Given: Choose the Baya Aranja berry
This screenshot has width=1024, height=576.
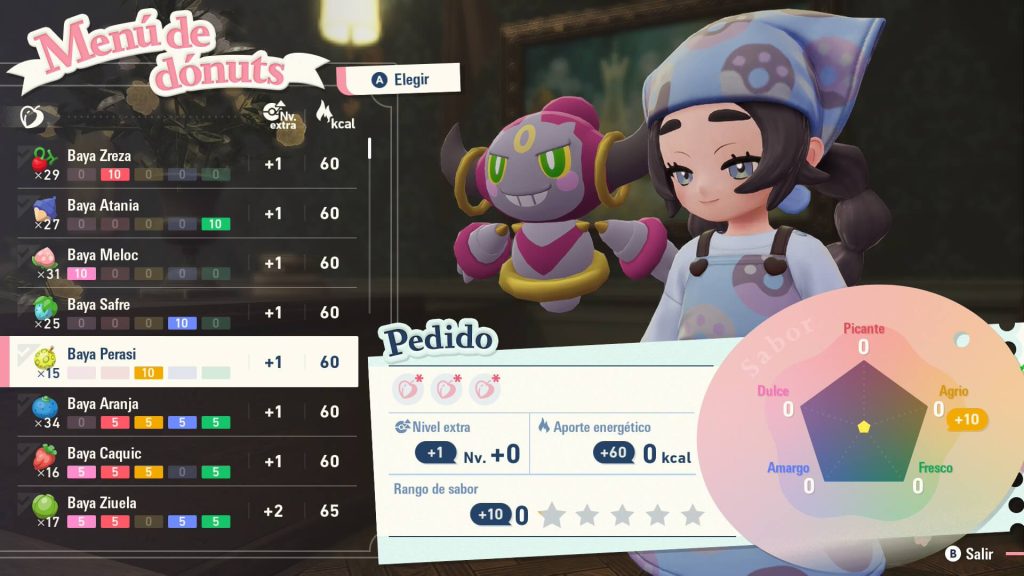Looking at the screenshot, I should point(187,411).
